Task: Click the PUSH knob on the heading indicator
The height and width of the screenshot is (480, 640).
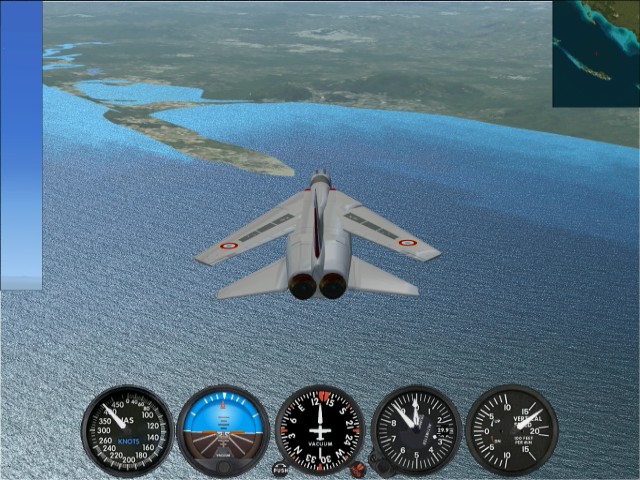Action: coord(281,467)
